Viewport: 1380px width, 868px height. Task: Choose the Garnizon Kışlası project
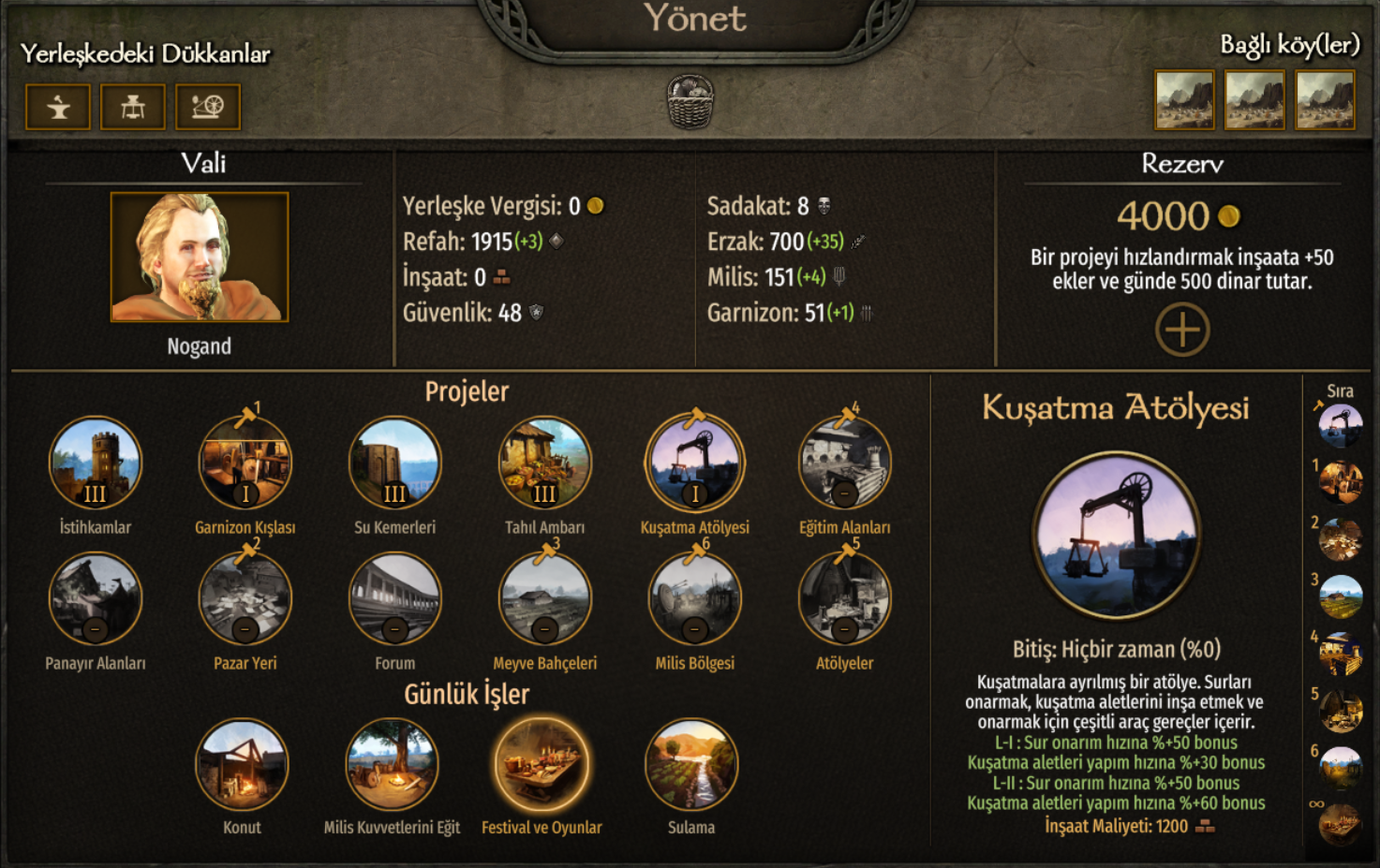click(x=245, y=463)
